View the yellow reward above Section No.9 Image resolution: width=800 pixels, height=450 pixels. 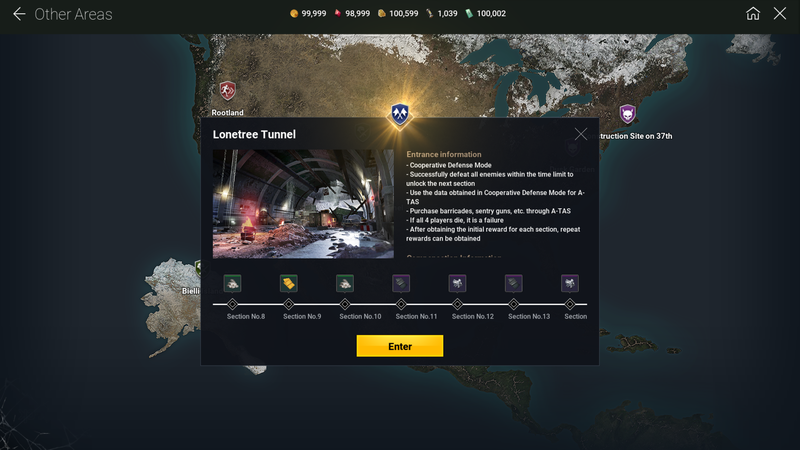(288, 283)
